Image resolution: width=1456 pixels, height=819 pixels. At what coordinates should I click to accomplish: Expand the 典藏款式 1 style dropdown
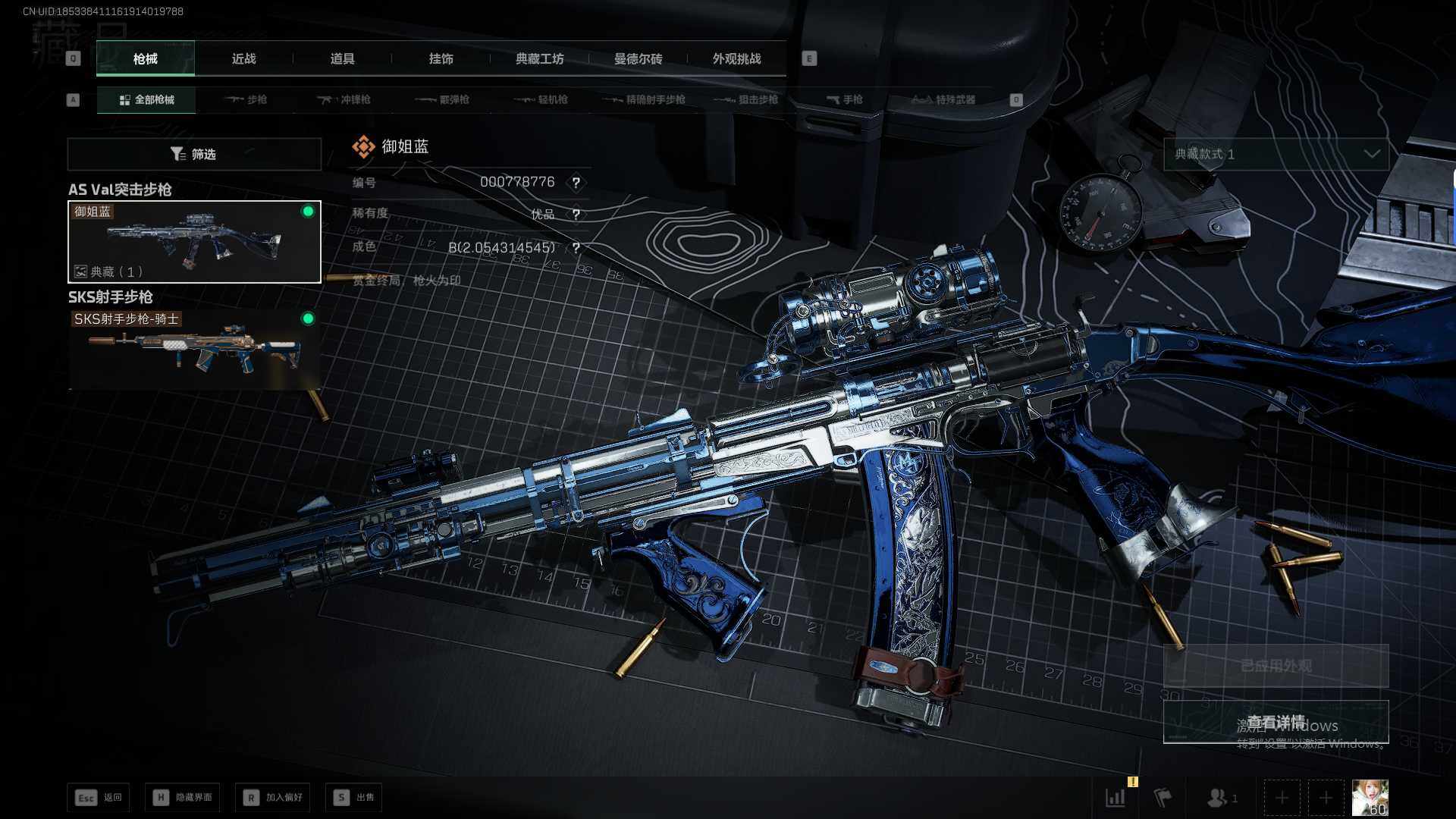click(x=1276, y=154)
